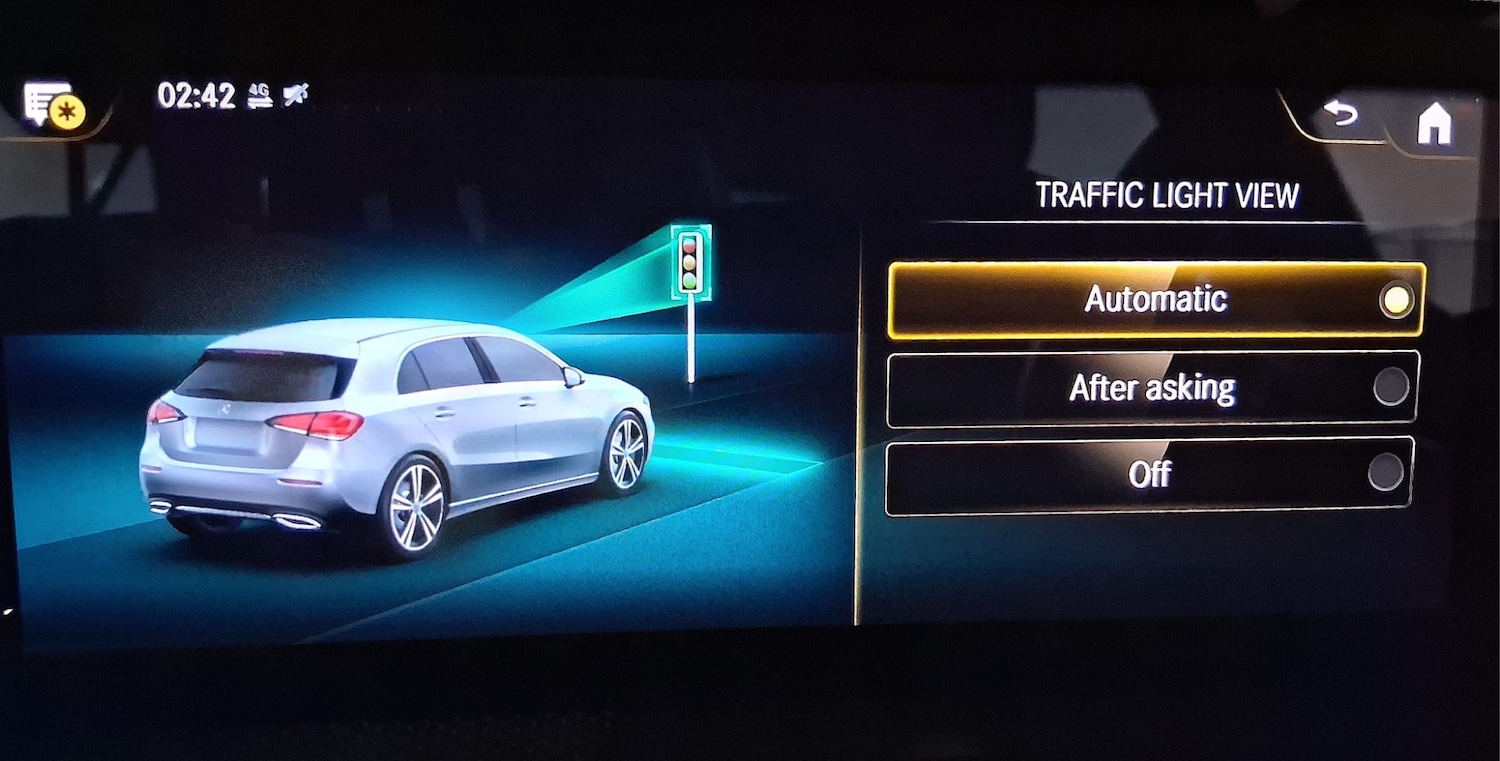Select the Off radio button
Image resolution: width=1500 pixels, height=761 pixels.
click(x=1386, y=473)
